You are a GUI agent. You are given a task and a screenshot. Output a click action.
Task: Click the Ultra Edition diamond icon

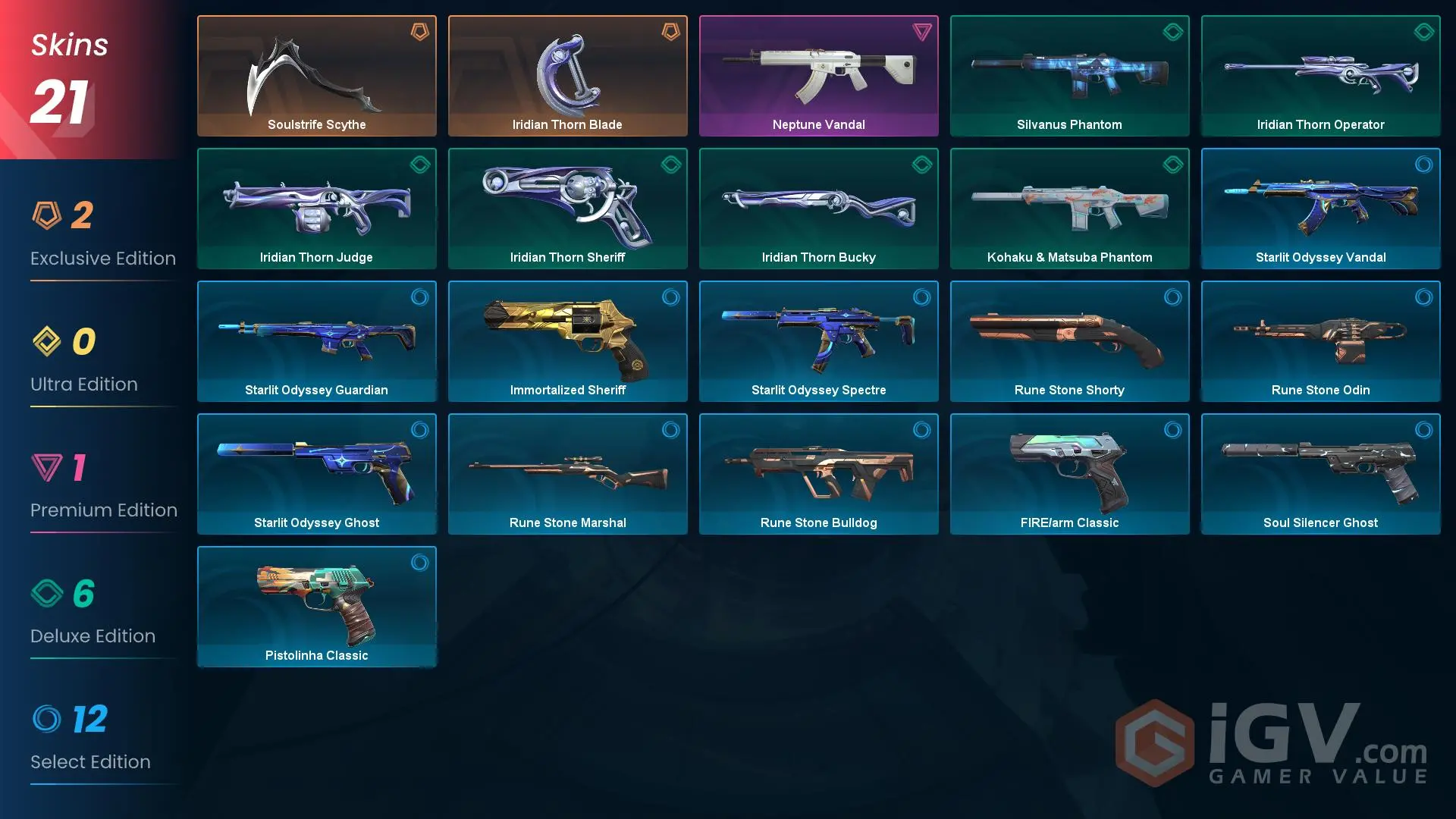click(50, 342)
